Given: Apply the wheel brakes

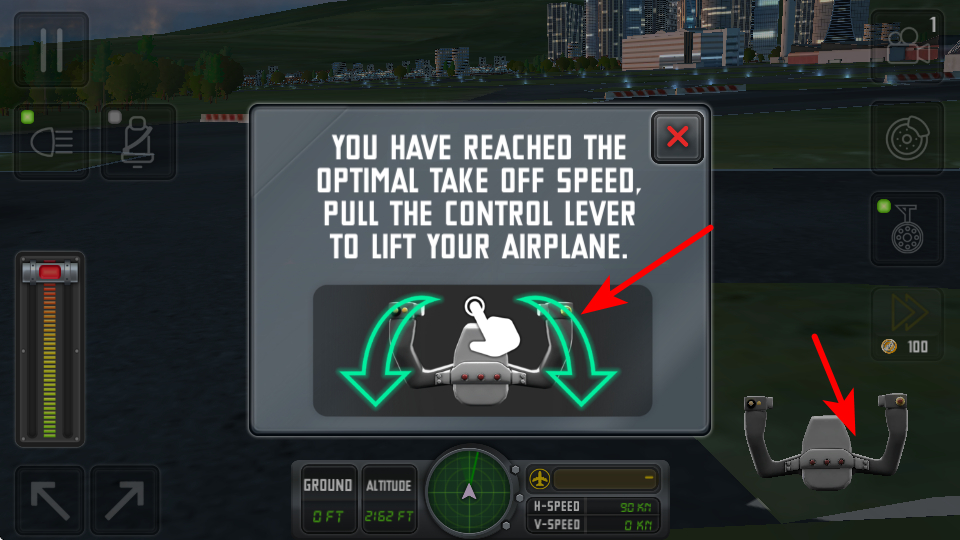Looking at the screenshot, I should [x=907, y=138].
